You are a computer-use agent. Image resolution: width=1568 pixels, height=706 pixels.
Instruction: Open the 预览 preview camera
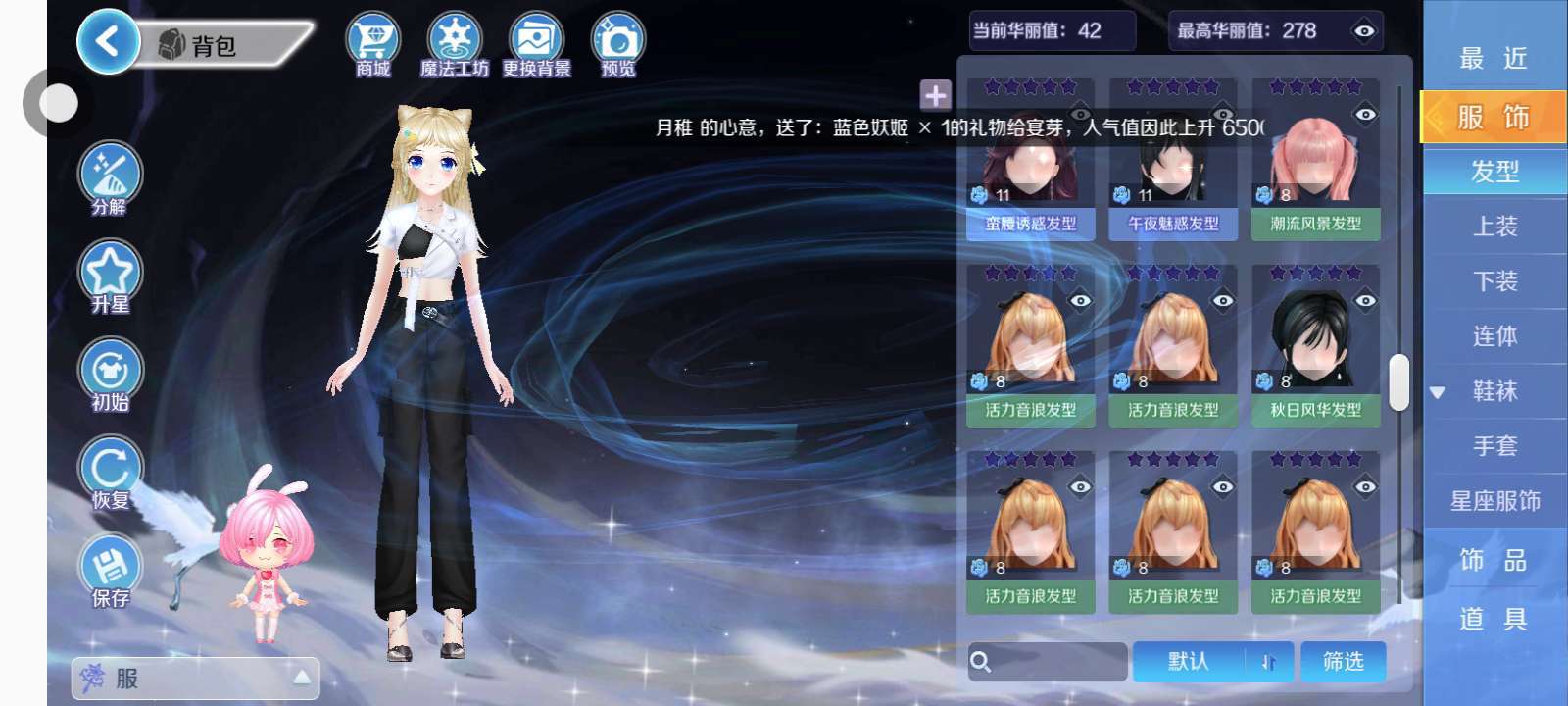tap(617, 44)
